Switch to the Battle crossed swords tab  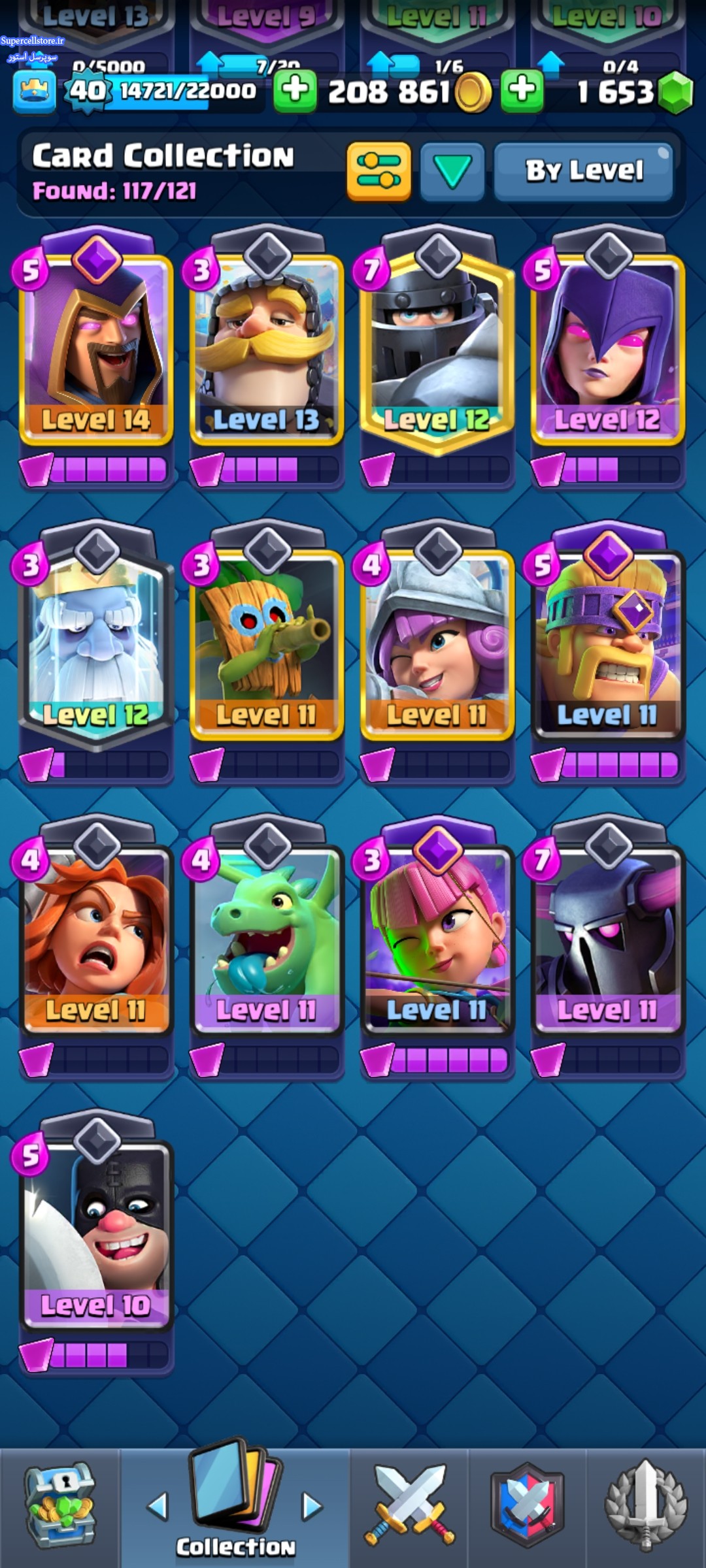pyautogui.click(x=409, y=1507)
